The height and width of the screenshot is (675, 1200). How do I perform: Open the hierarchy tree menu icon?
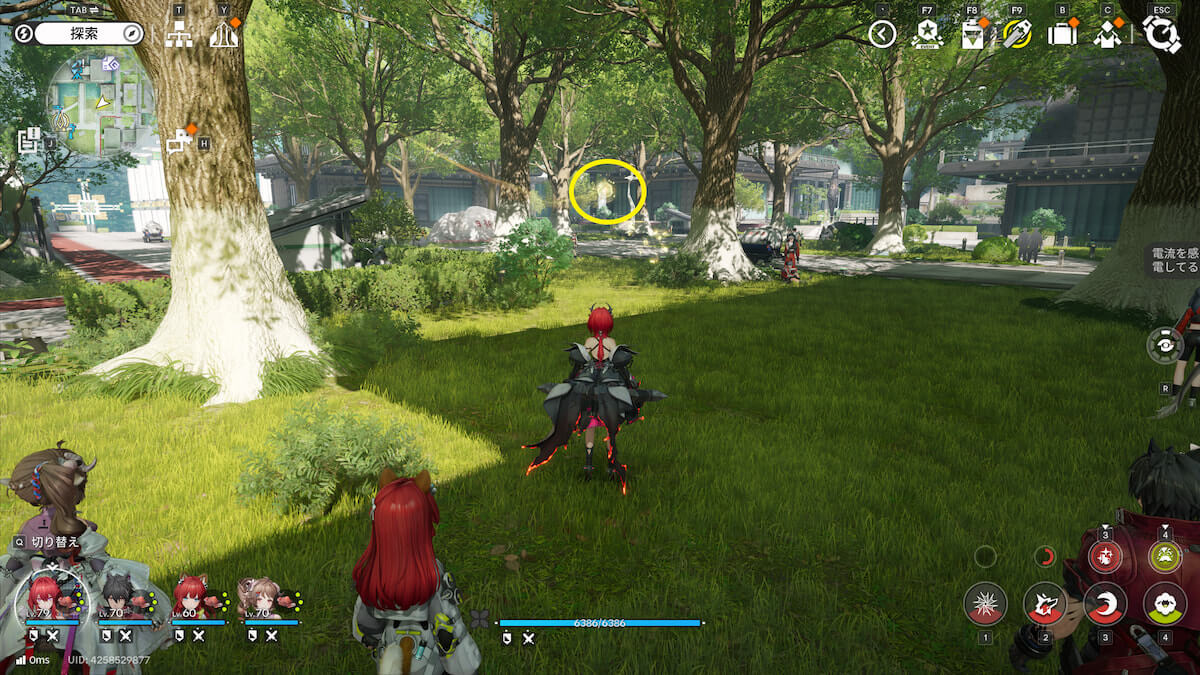[179, 35]
